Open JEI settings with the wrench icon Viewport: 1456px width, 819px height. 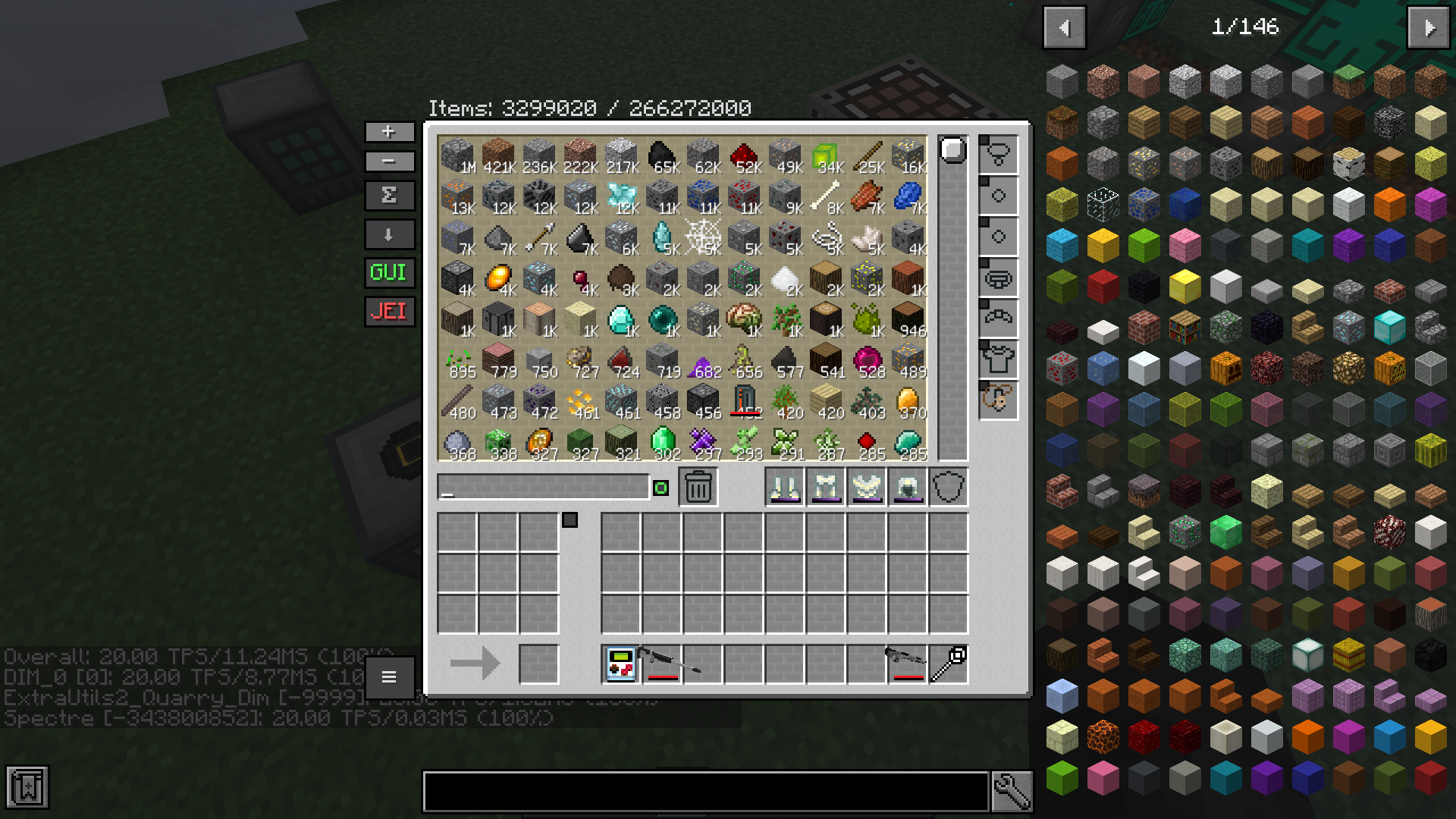point(1012,789)
